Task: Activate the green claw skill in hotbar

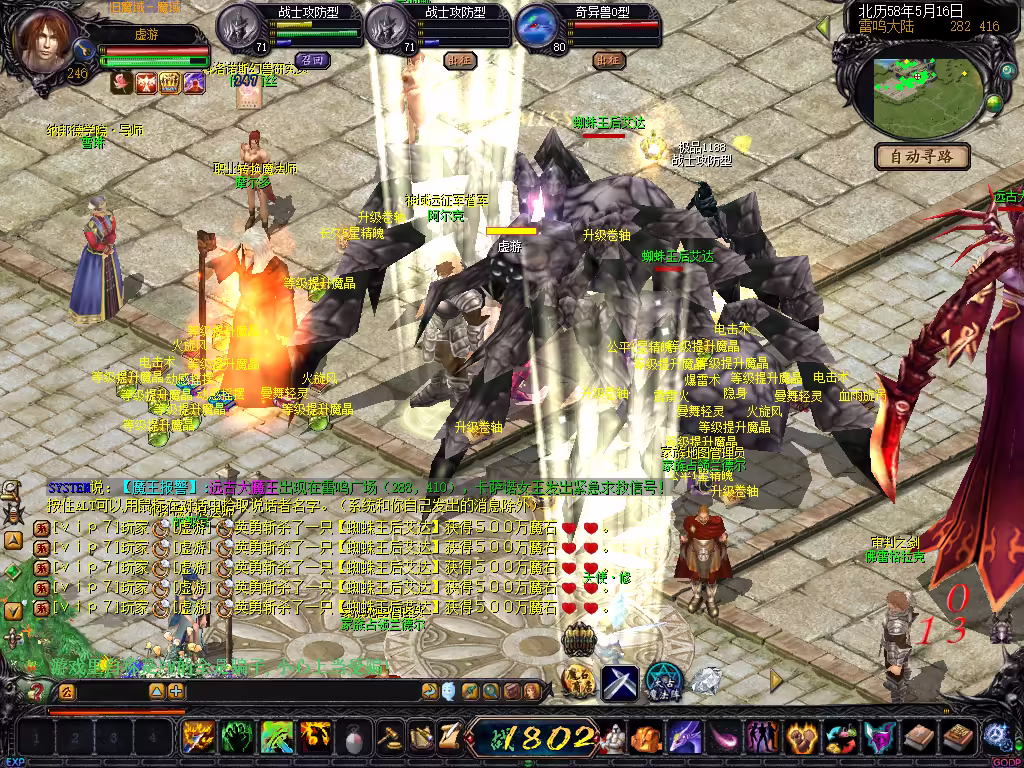Action: coord(237,738)
